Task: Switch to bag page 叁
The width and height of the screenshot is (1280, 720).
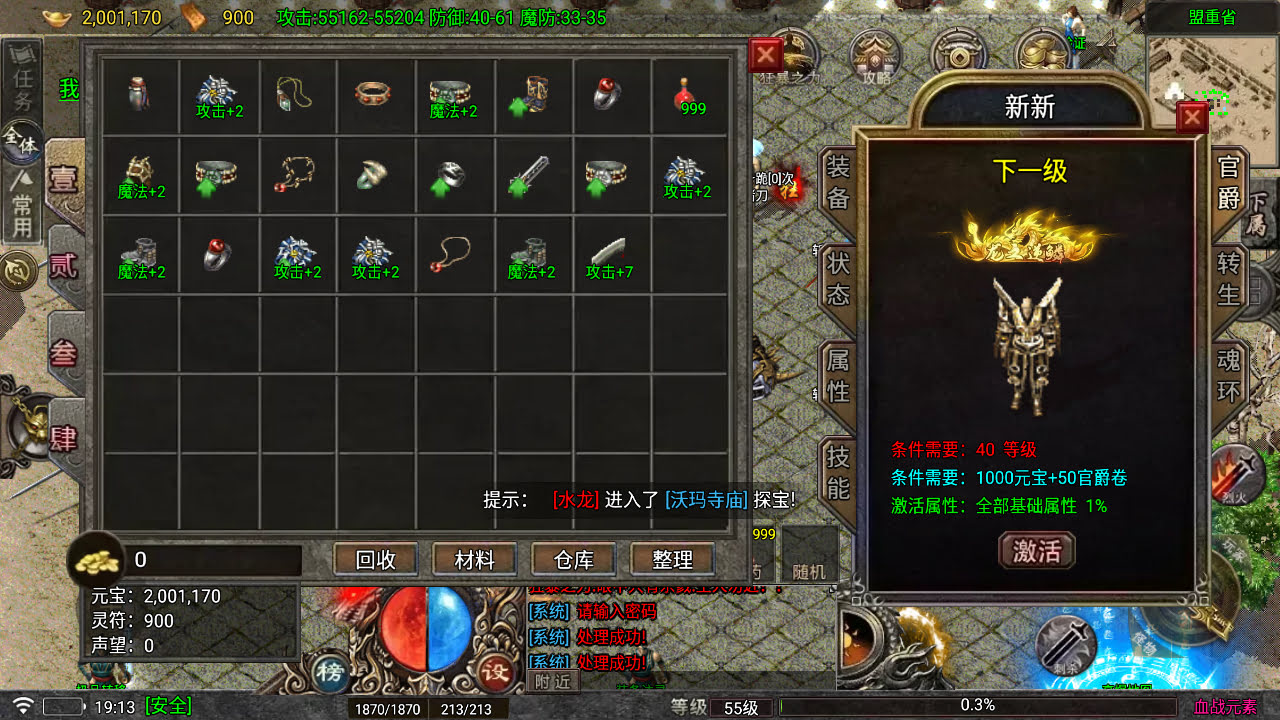Action: (63, 353)
